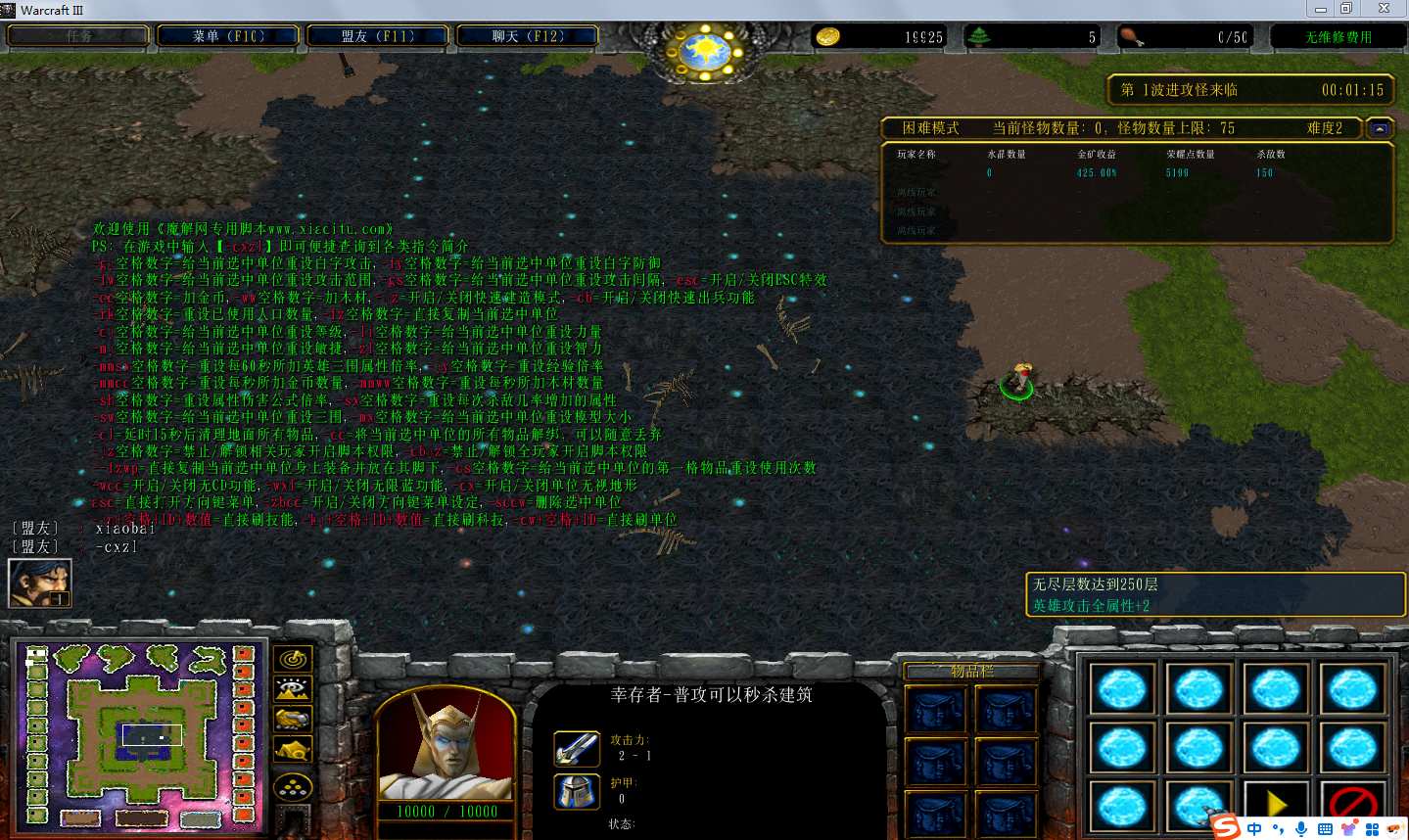Close the Warcraft III window

point(1384,9)
